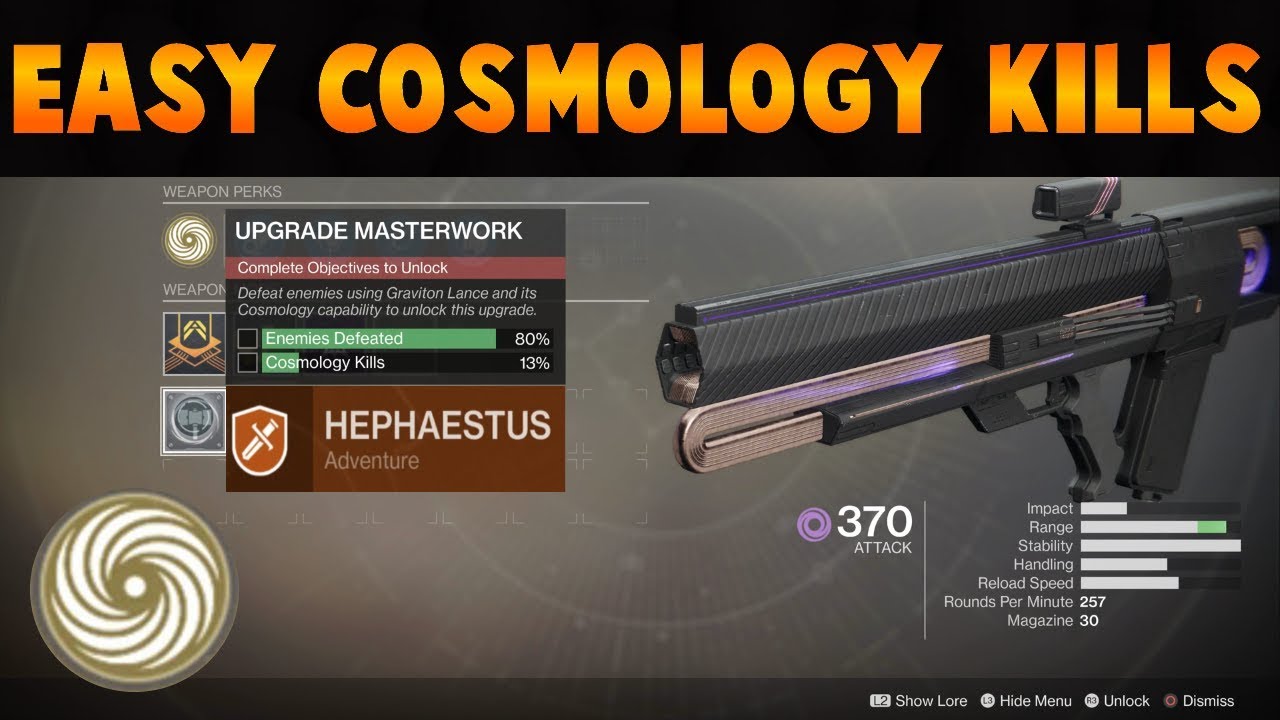Check the Cosmology Kills objective box
The image size is (1280, 720).
(x=246, y=363)
